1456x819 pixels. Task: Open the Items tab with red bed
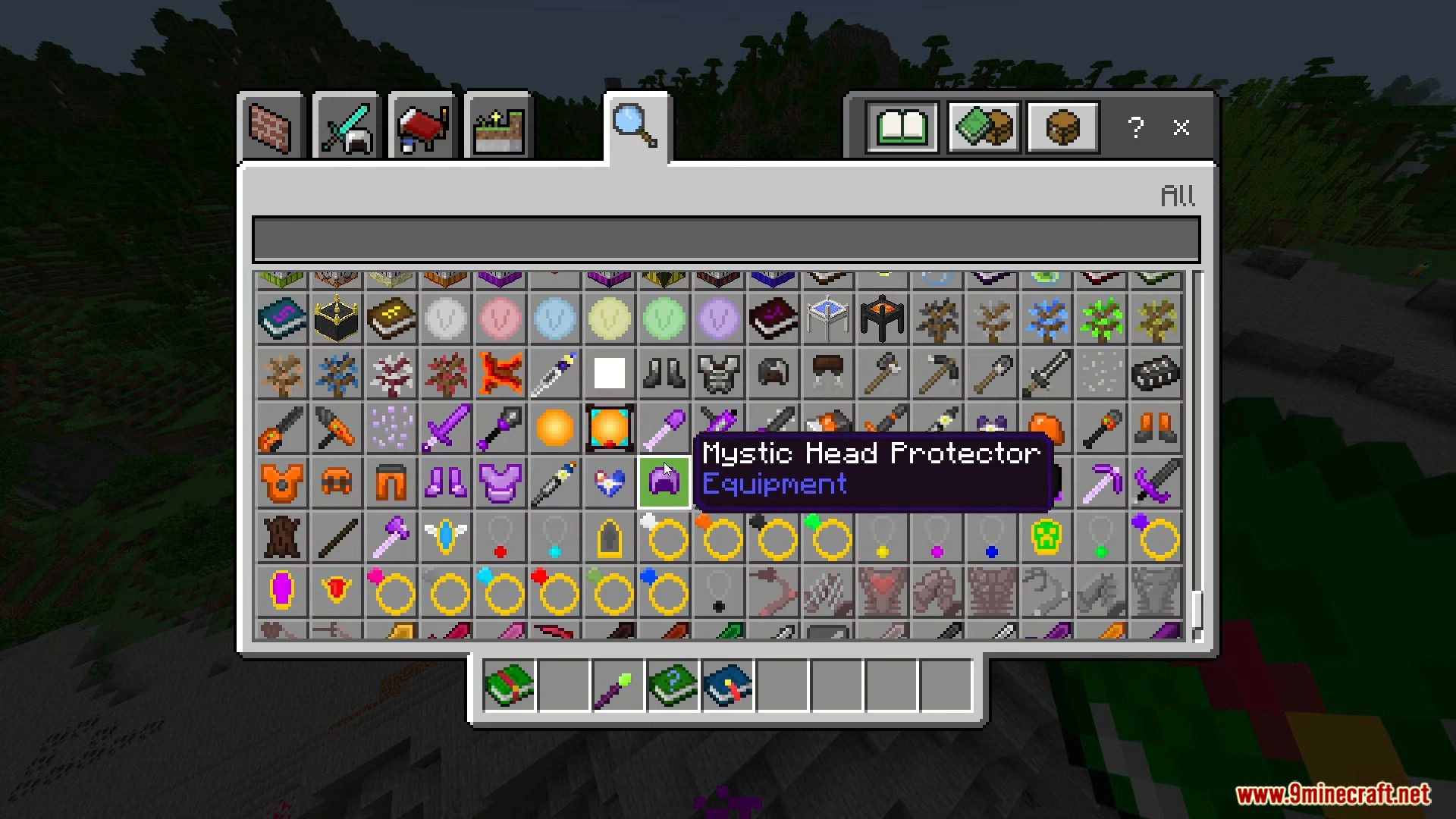[422, 127]
